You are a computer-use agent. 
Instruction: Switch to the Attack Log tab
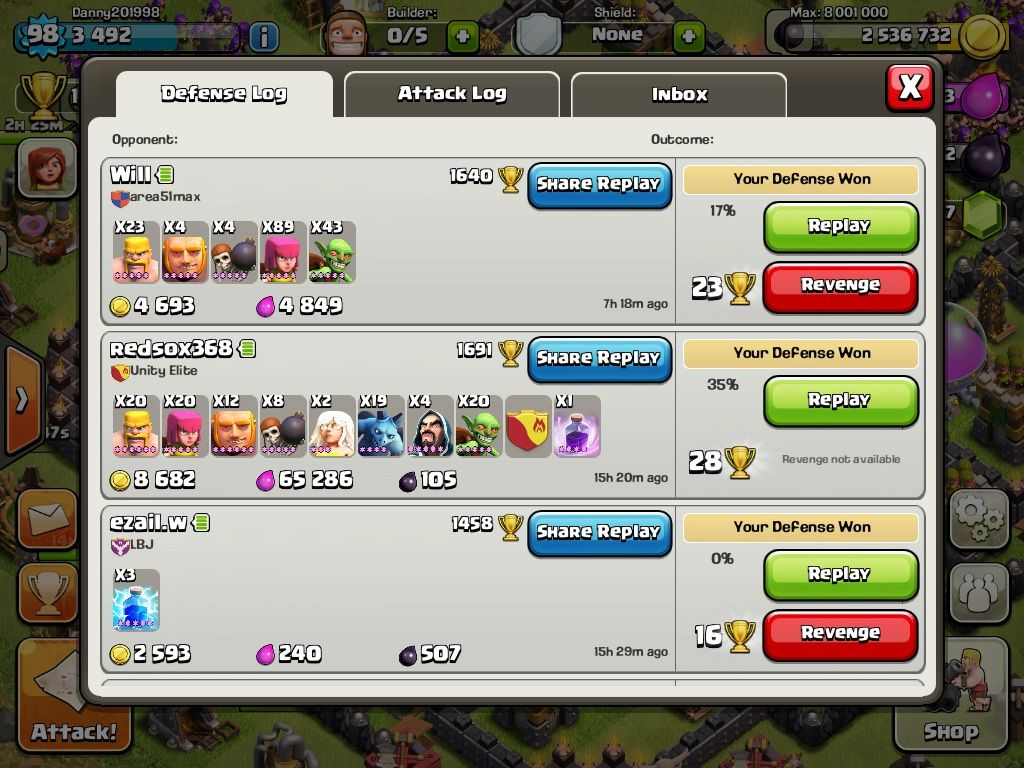pyautogui.click(x=451, y=95)
